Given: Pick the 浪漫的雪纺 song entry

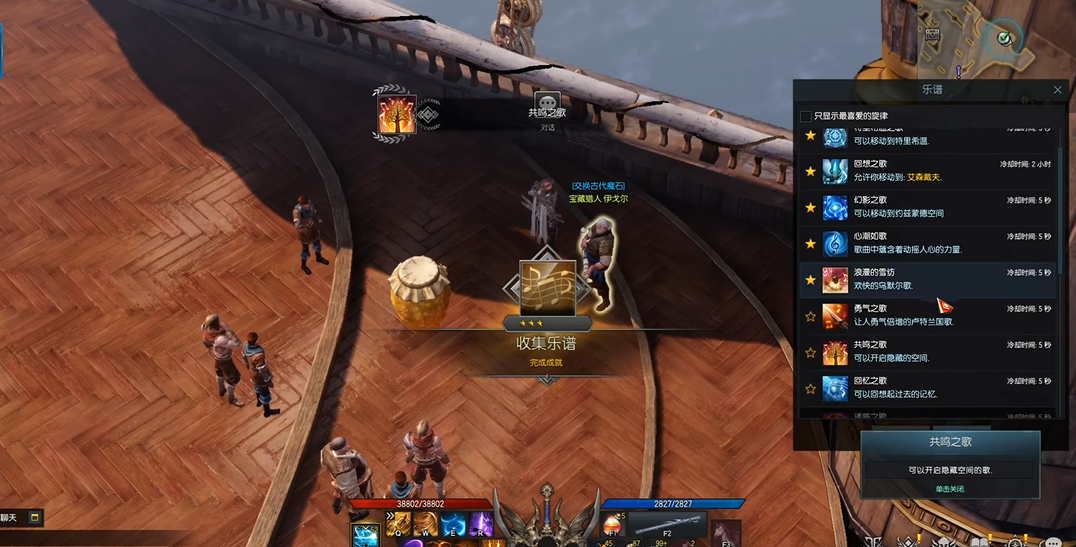Looking at the screenshot, I should (930, 279).
